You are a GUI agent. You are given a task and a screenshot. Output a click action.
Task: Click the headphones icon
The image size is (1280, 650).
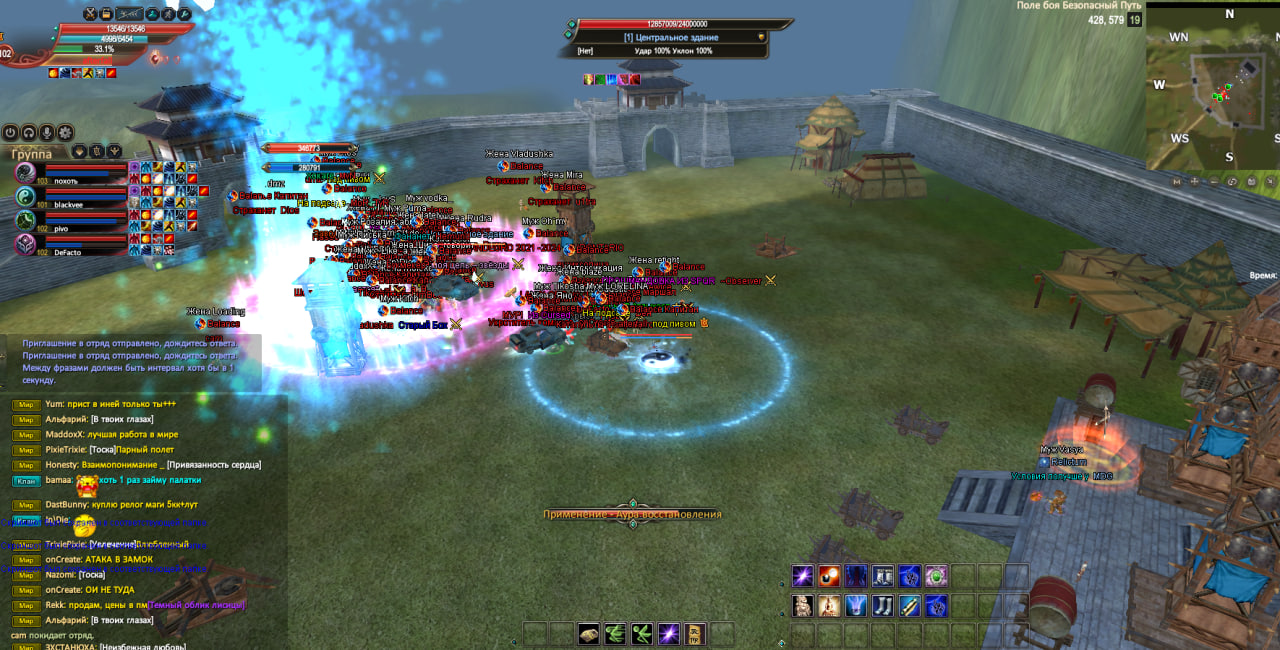(x=29, y=132)
